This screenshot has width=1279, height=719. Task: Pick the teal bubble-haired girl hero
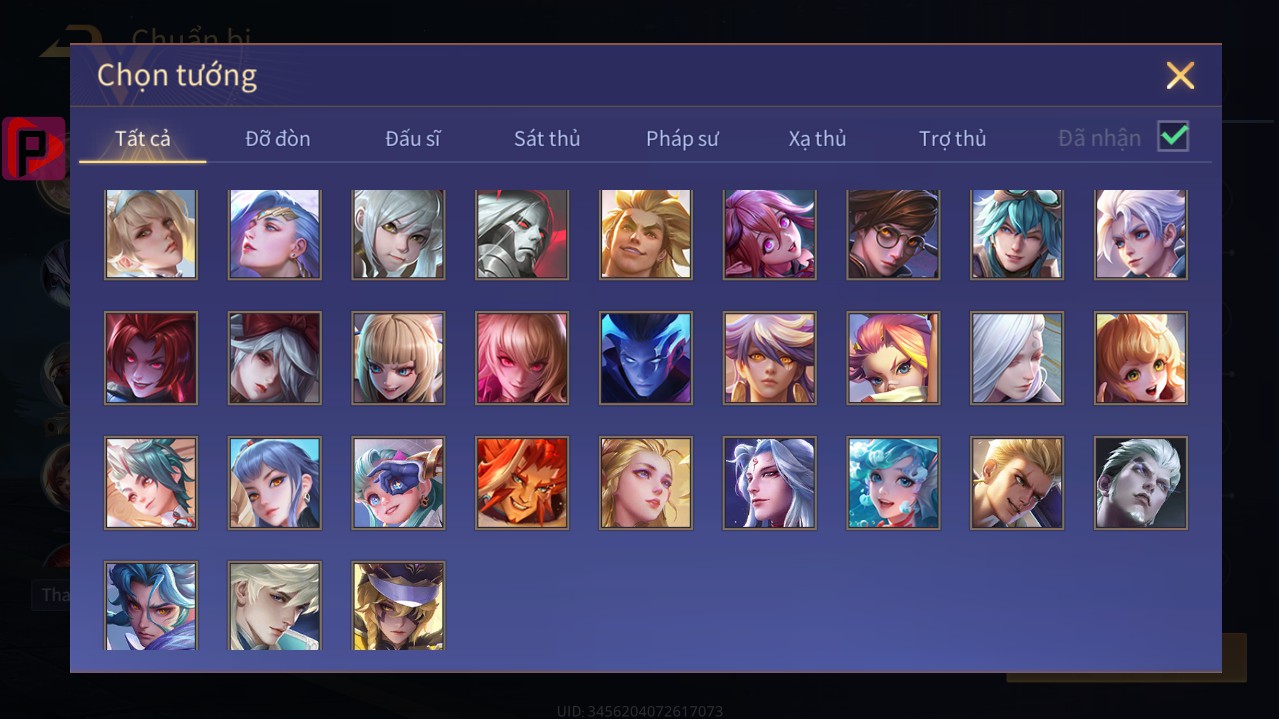(893, 483)
